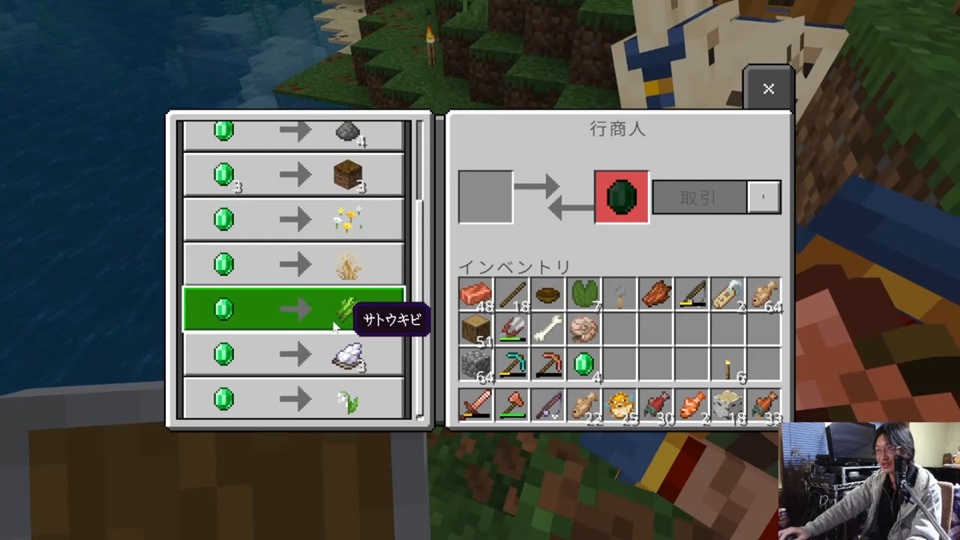Screen dimensions: 960x540
Task: Select the dead bush trade offer
Action: point(294,264)
